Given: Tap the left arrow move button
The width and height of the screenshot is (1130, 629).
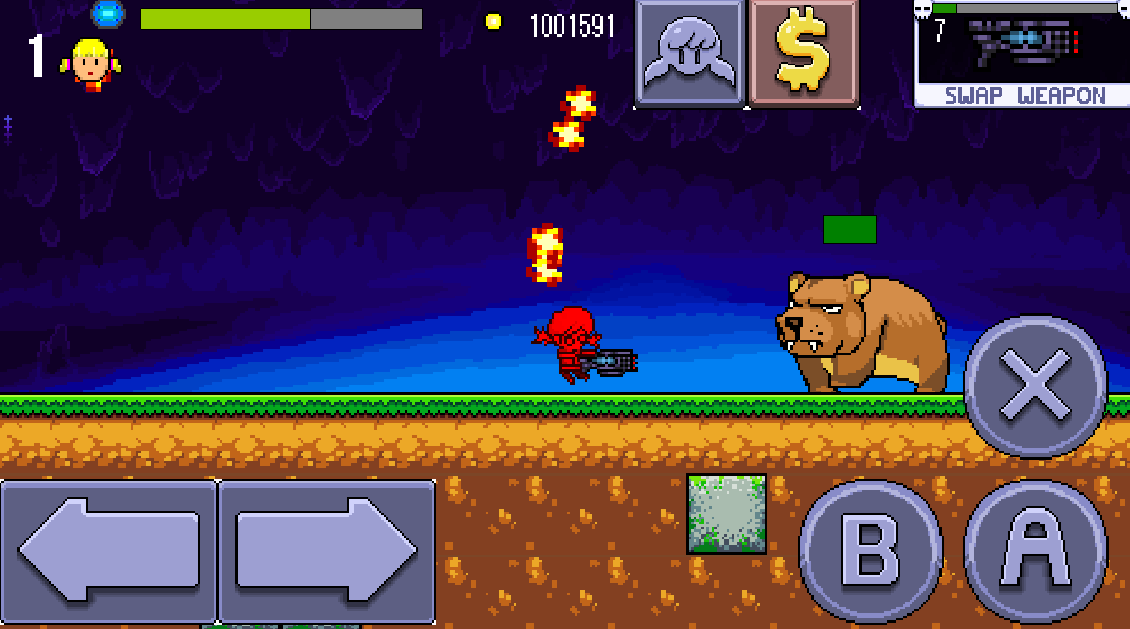Looking at the screenshot, I should point(108,551).
